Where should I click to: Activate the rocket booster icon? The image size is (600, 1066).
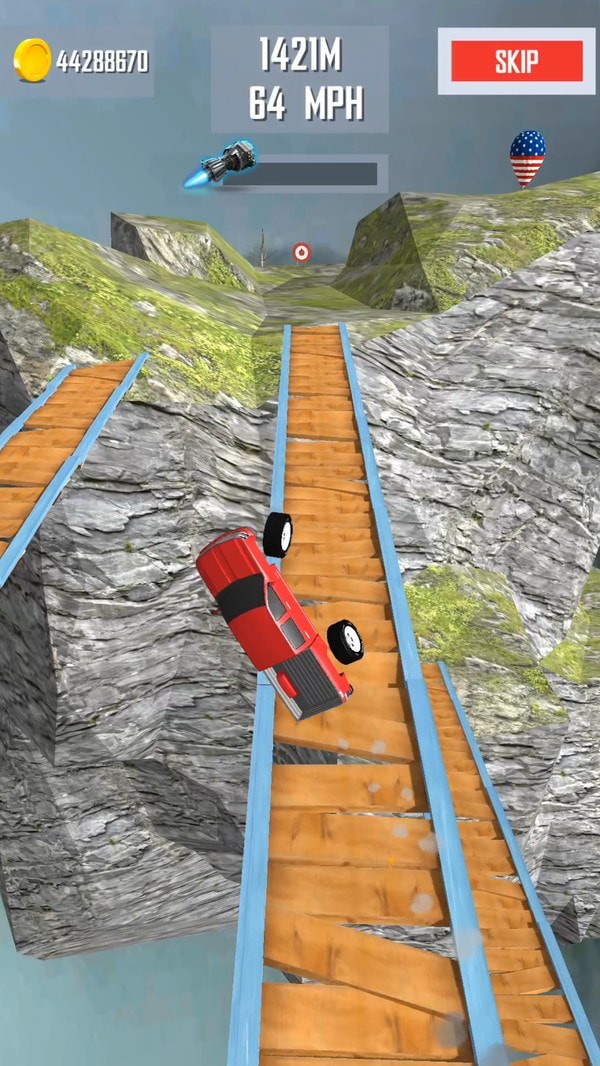(x=222, y=165)
